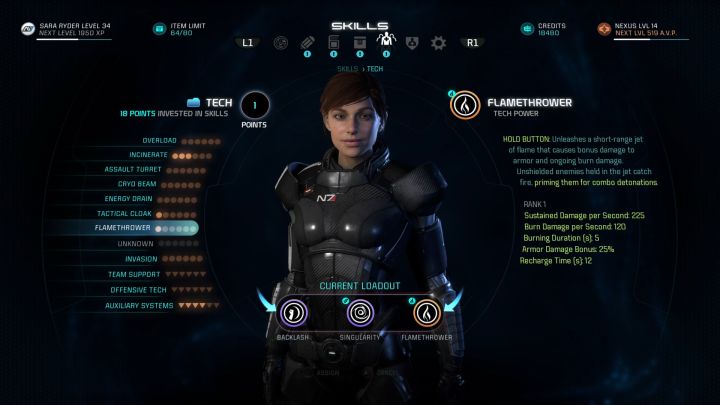The width and height of the screenshot is (720, 405).
Task: Select the Backlash loadout slot
Action: [294, 314]
